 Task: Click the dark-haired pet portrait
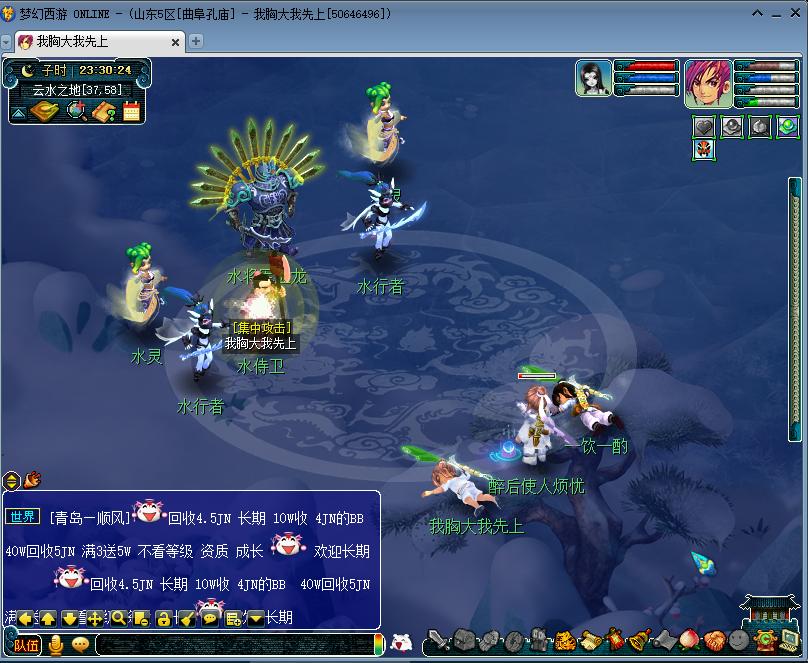(593, 78)
